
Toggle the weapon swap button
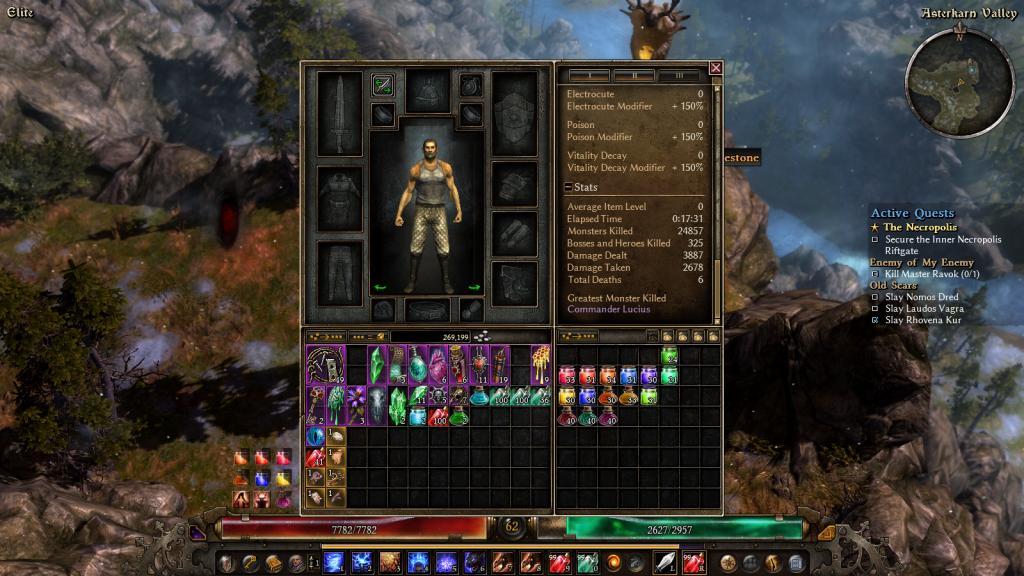[382, 85]
